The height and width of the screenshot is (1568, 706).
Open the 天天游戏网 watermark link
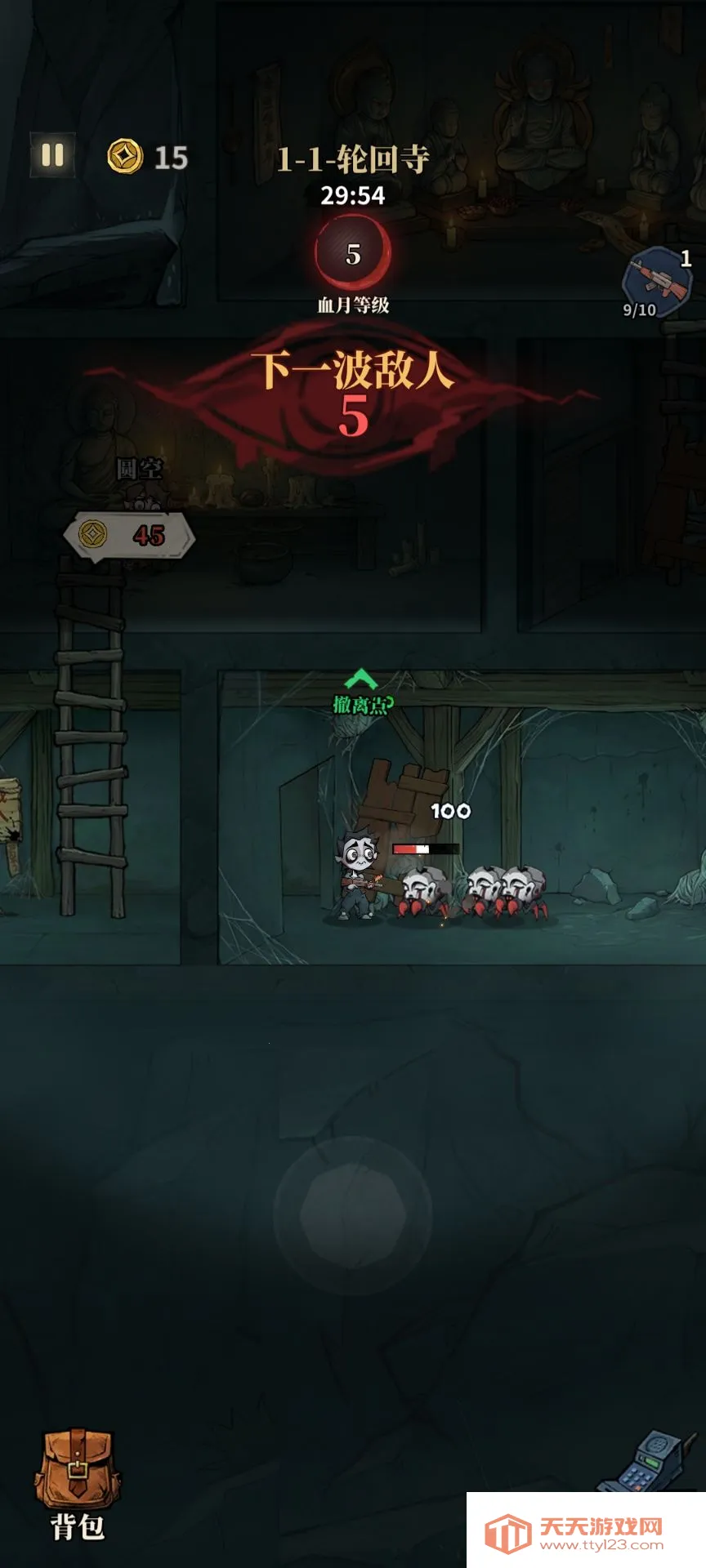pyautogui.click(x=586, y=1530)
